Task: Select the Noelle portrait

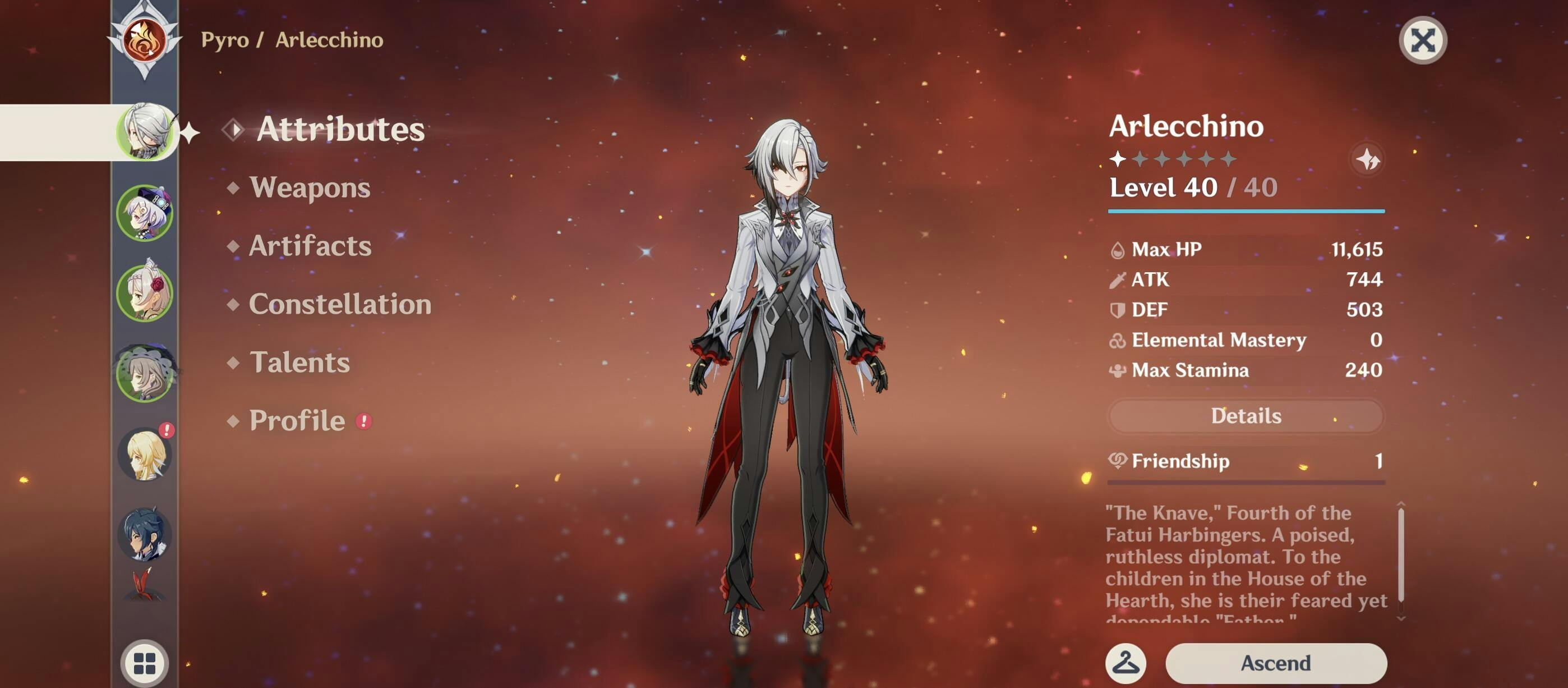Action: click(x=145, y=293)
